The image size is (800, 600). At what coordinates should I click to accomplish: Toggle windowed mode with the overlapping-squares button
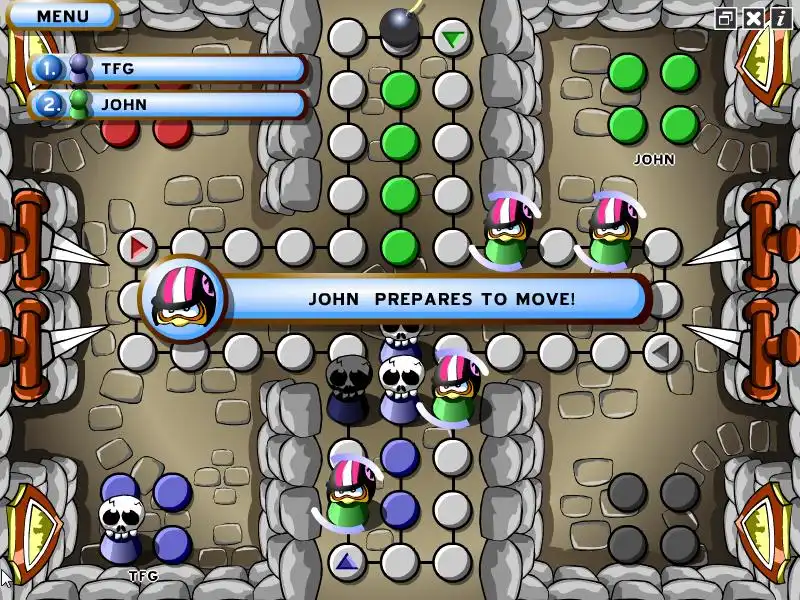726,18
